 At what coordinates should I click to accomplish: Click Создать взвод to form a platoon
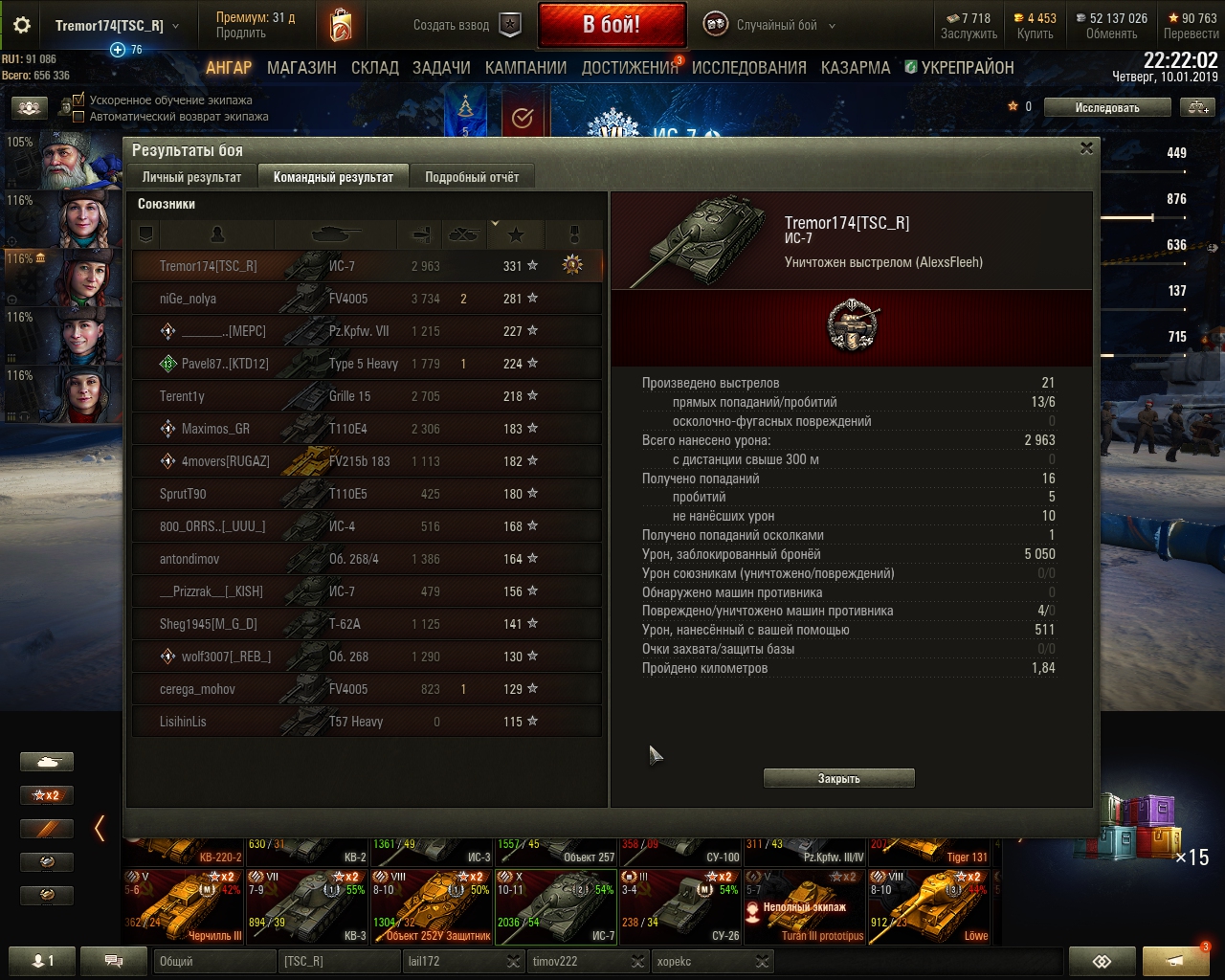click(466, 26)
